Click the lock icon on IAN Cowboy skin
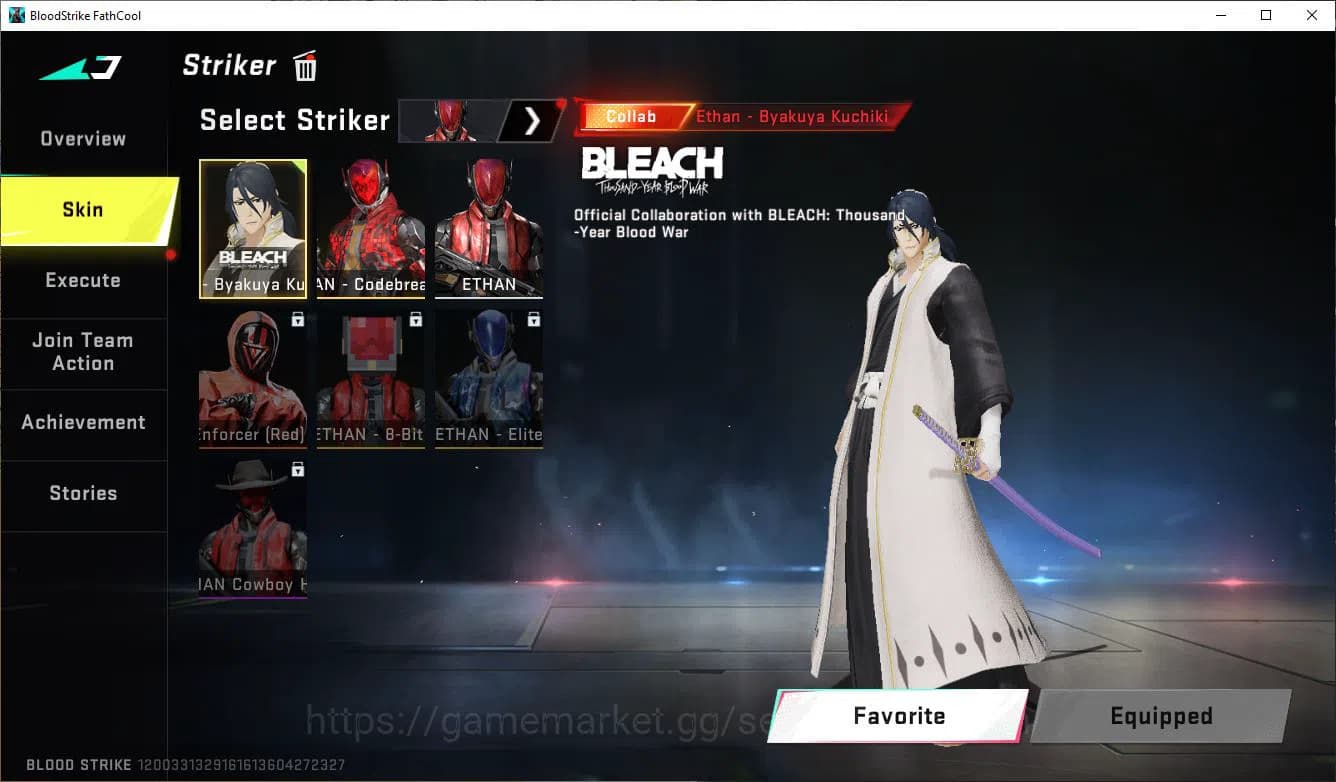Image resolution: width=1336 pixels, height=782 pixels. pos(297,469)
